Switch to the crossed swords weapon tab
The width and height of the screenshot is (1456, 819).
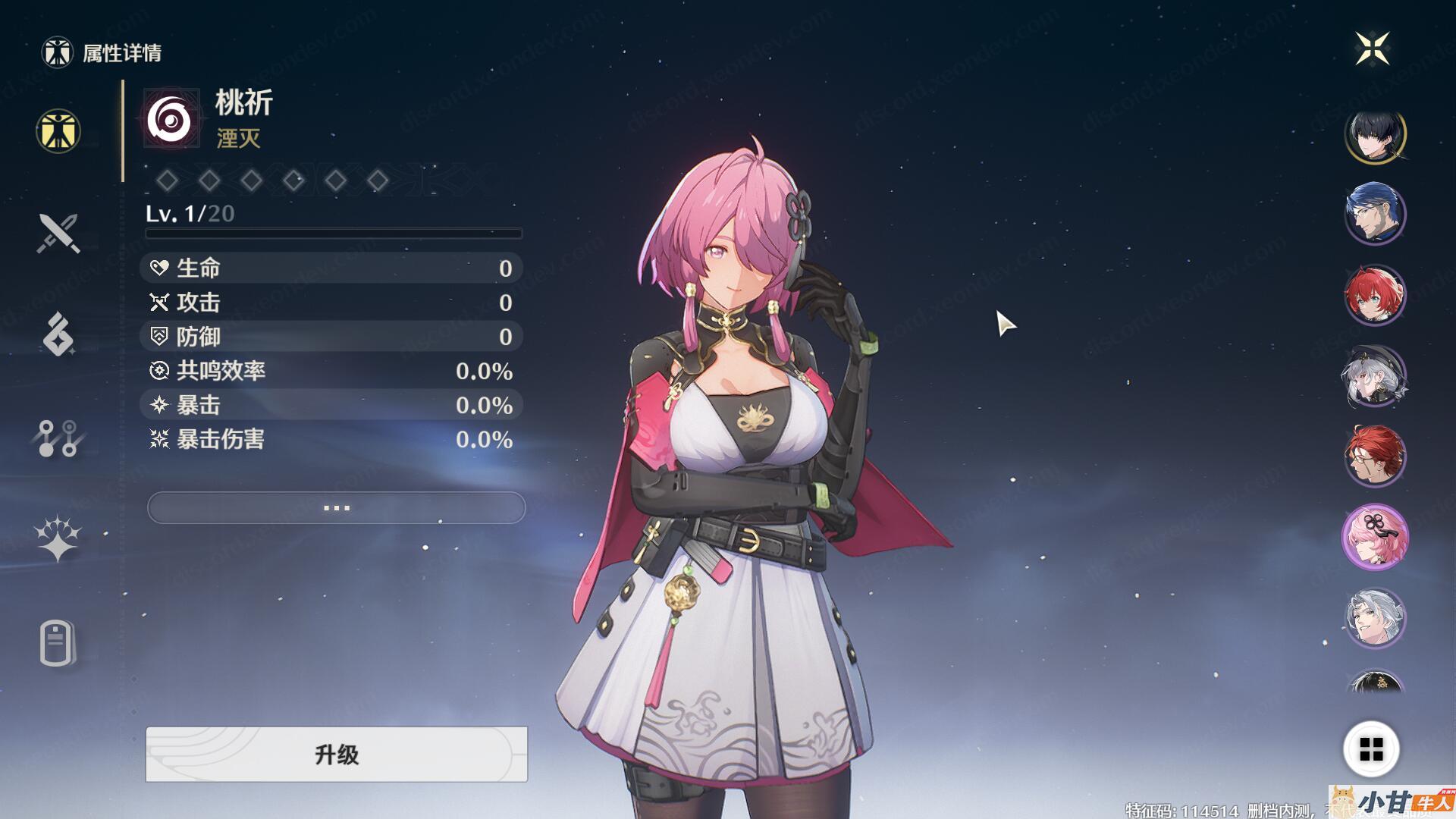pos(58,233)
